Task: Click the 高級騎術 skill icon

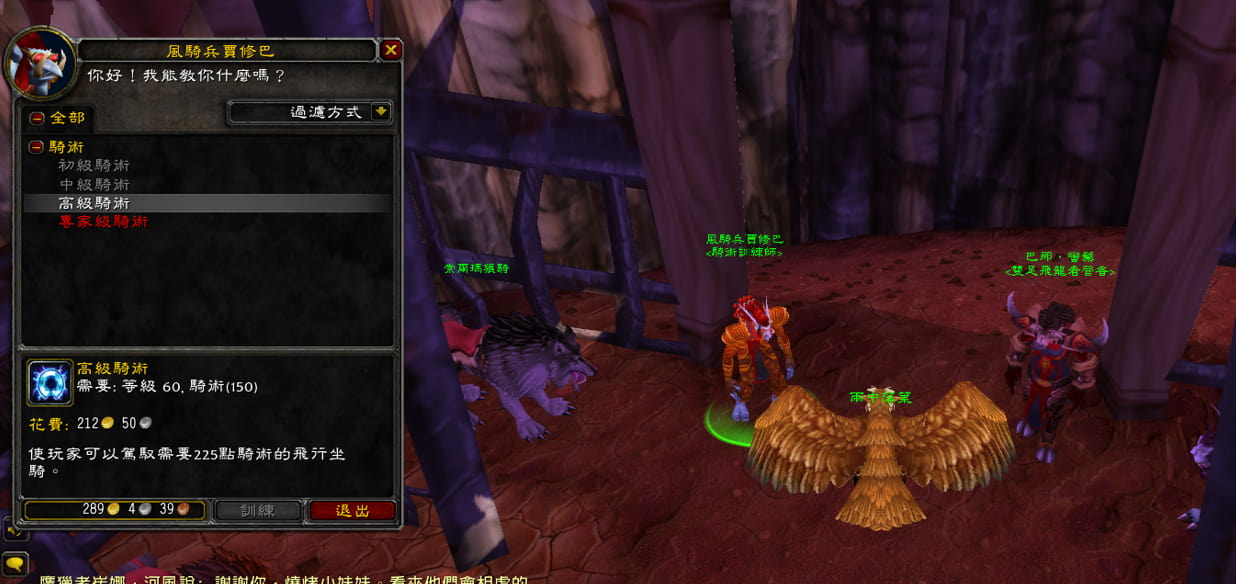Action: tap(50, 383)
